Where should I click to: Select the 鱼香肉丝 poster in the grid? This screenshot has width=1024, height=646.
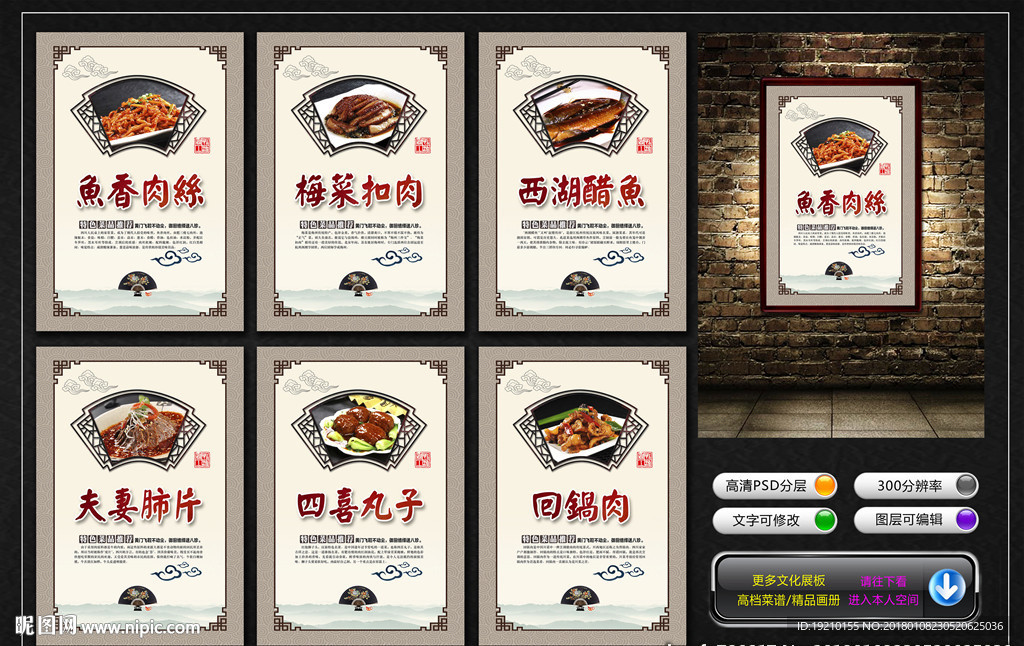140,181
